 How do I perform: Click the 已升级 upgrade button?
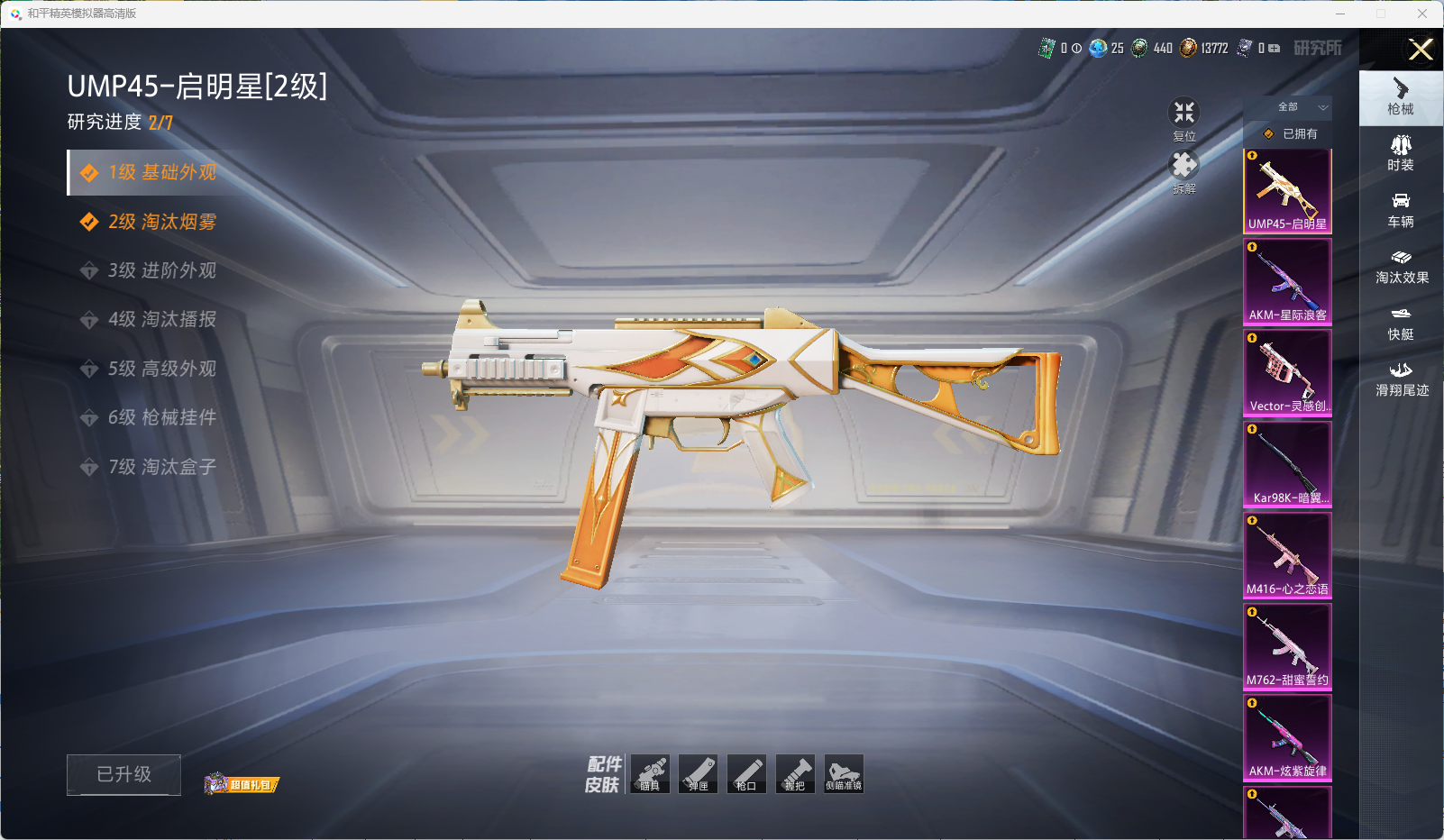123,774
